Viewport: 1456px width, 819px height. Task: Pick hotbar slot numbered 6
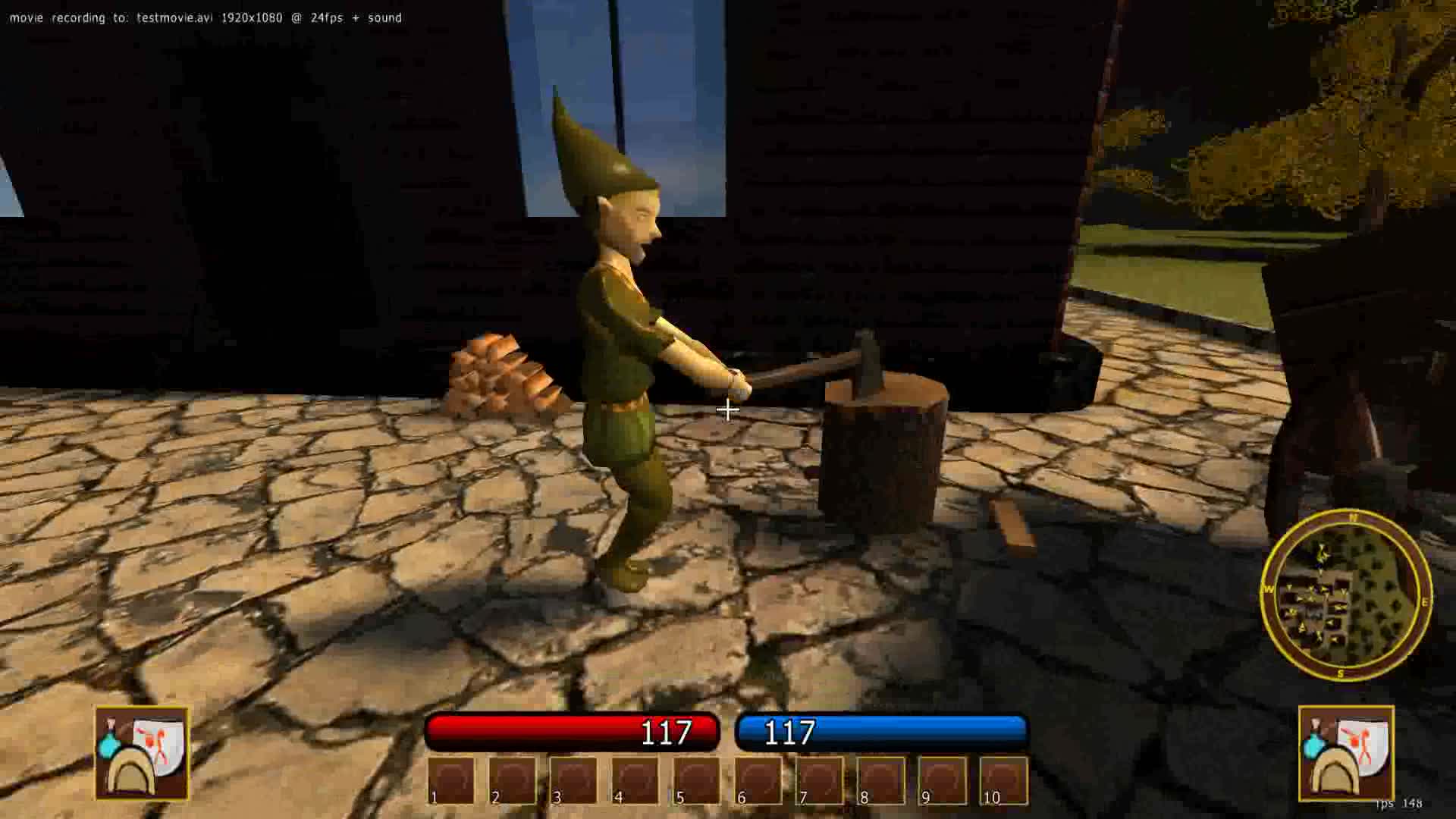pos(758,780)
